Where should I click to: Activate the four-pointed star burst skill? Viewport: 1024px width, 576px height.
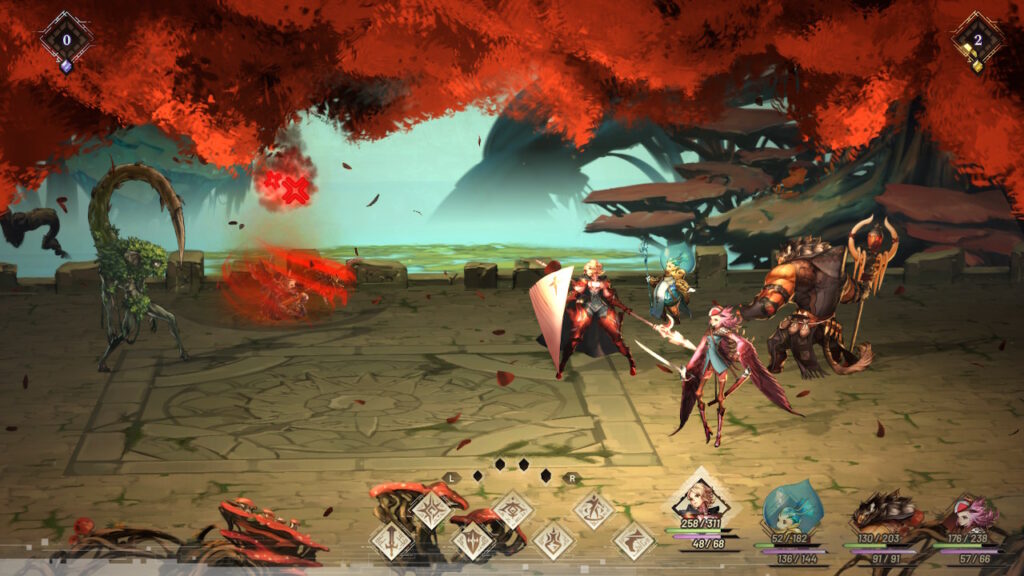tap(432, 510)
